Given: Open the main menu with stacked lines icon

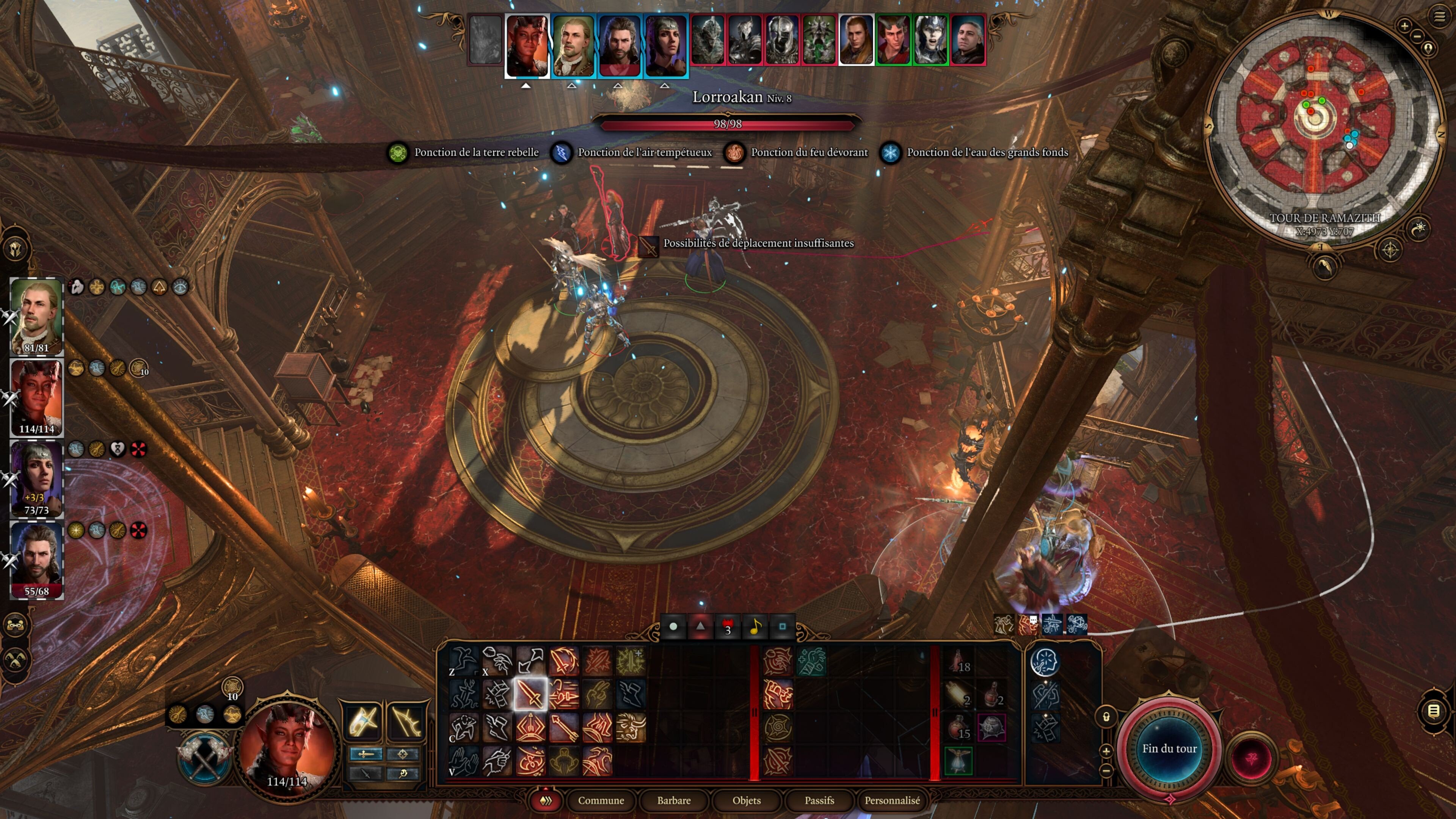Looking at the screenshot, I should 1439,16.
